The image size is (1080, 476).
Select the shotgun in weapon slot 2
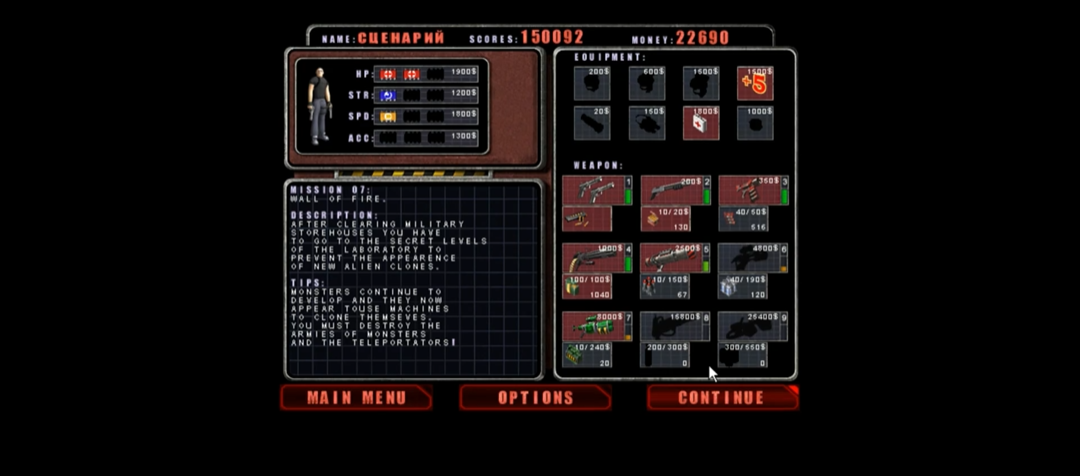coord(674,190)
